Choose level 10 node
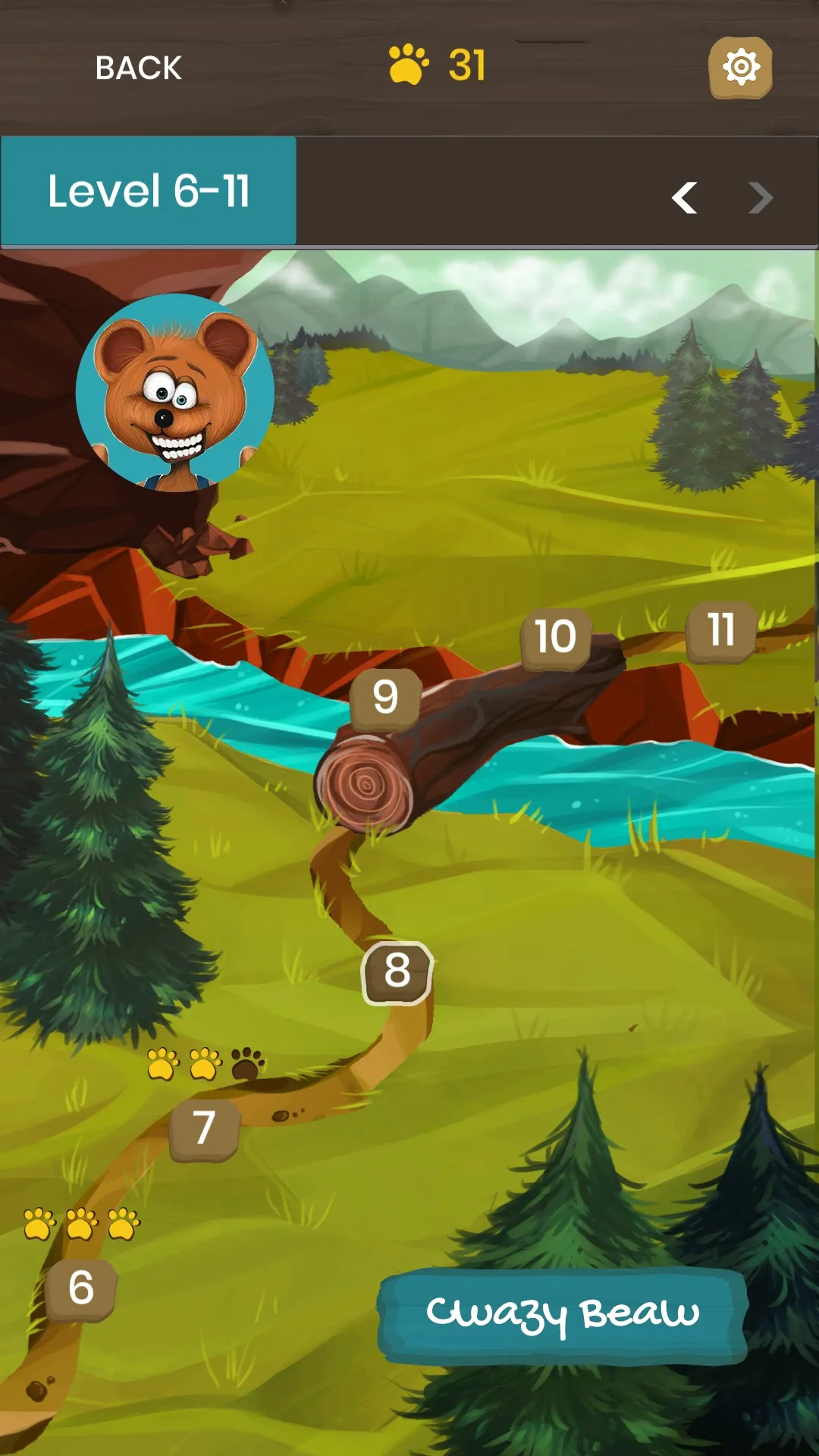 [556, 637]
